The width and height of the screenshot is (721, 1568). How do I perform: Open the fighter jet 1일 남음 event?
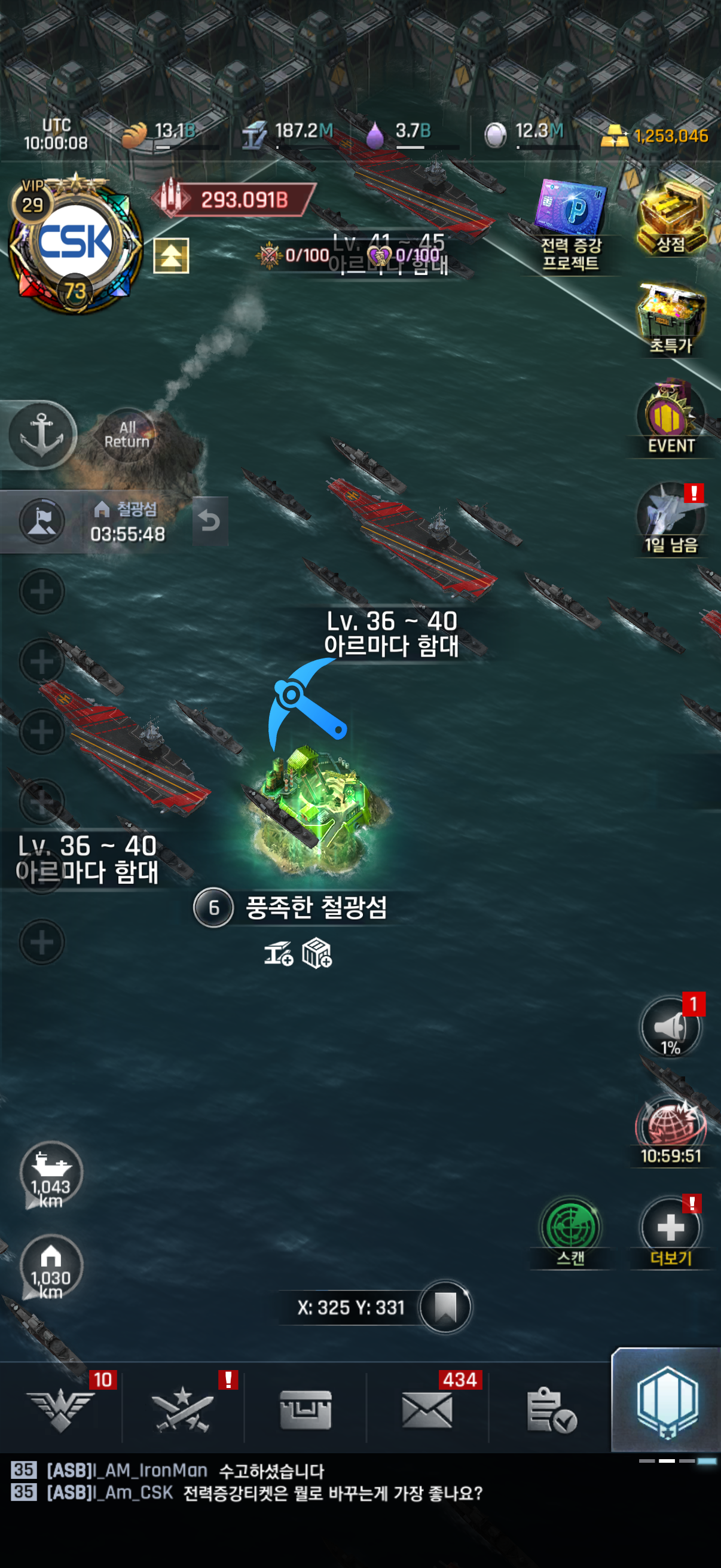click(x=671, y=518)
